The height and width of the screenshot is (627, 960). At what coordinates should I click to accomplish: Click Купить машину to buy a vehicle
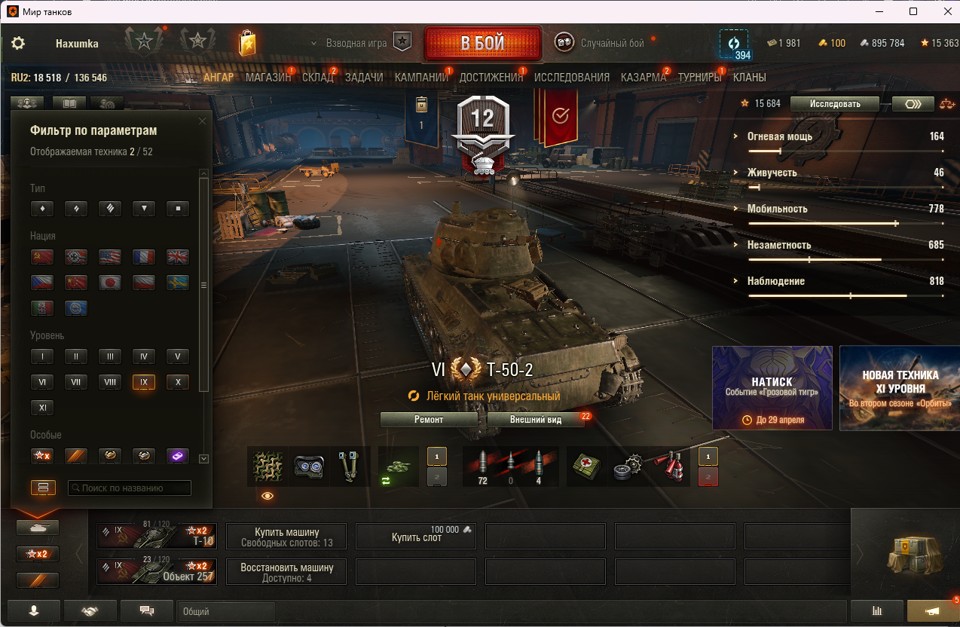pyautogui.click(x=286, y=536)
